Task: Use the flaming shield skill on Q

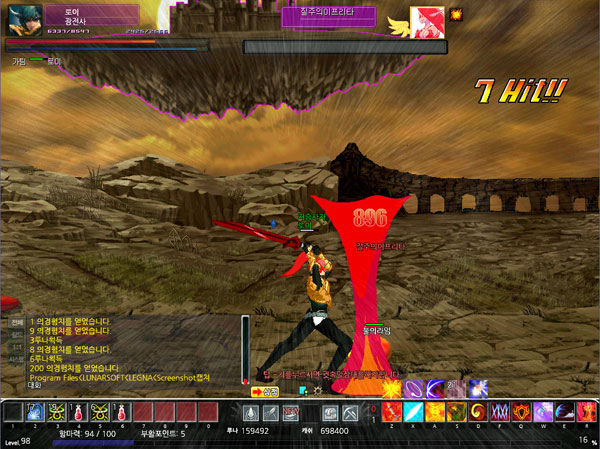Action: (x=521, y=412)
